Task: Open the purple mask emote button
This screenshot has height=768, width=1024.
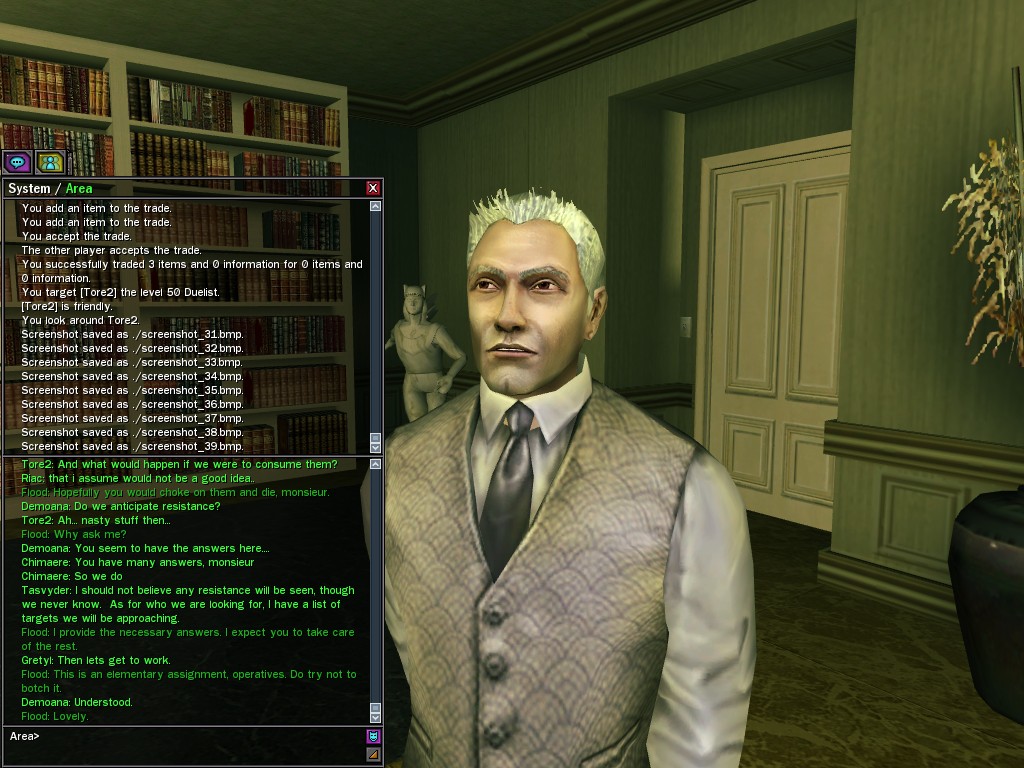Action: point(374,737)
